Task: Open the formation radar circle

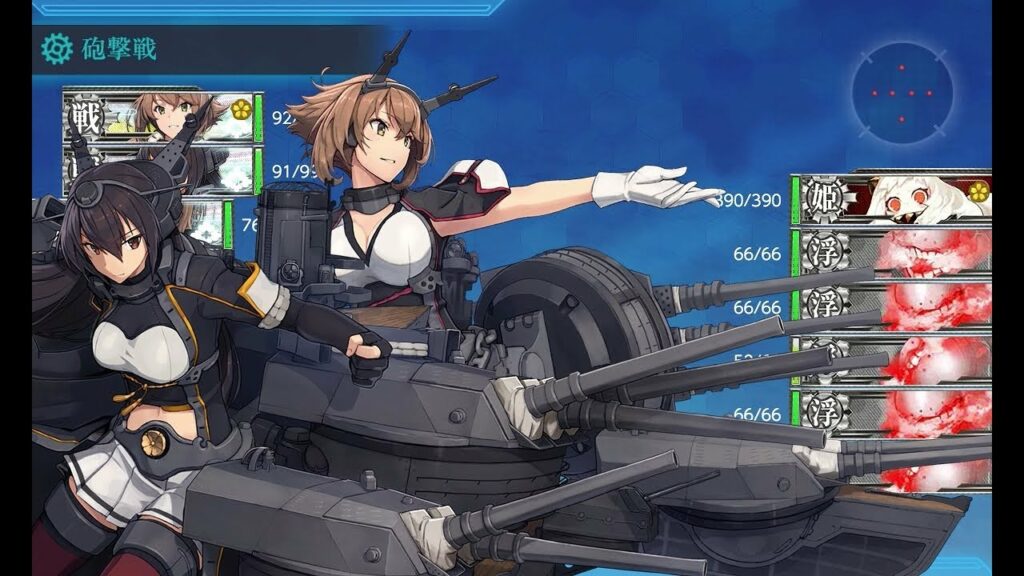Action: tap(902, 93)
